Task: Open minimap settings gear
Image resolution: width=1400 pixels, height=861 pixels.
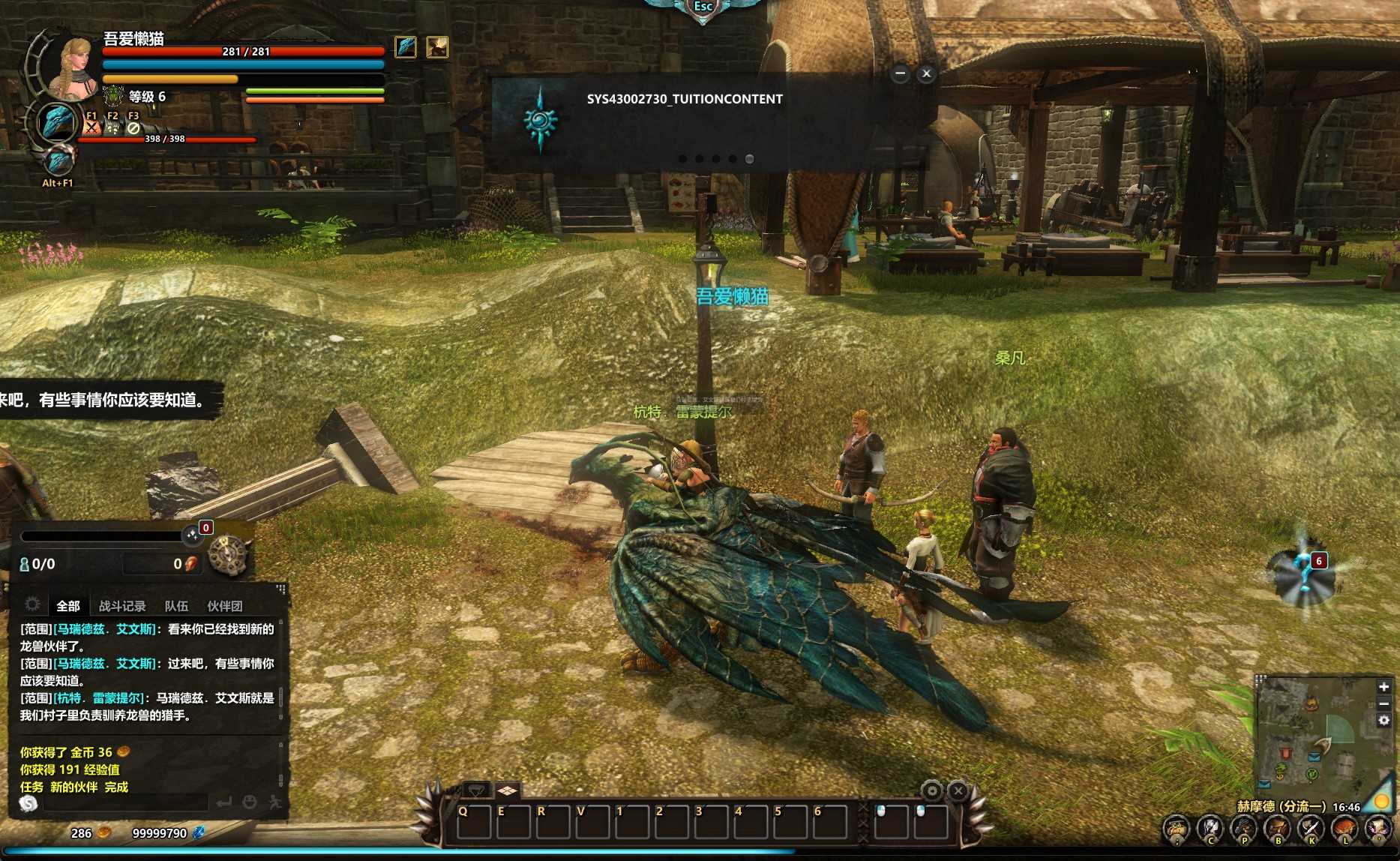Action: coord(1384,720)
